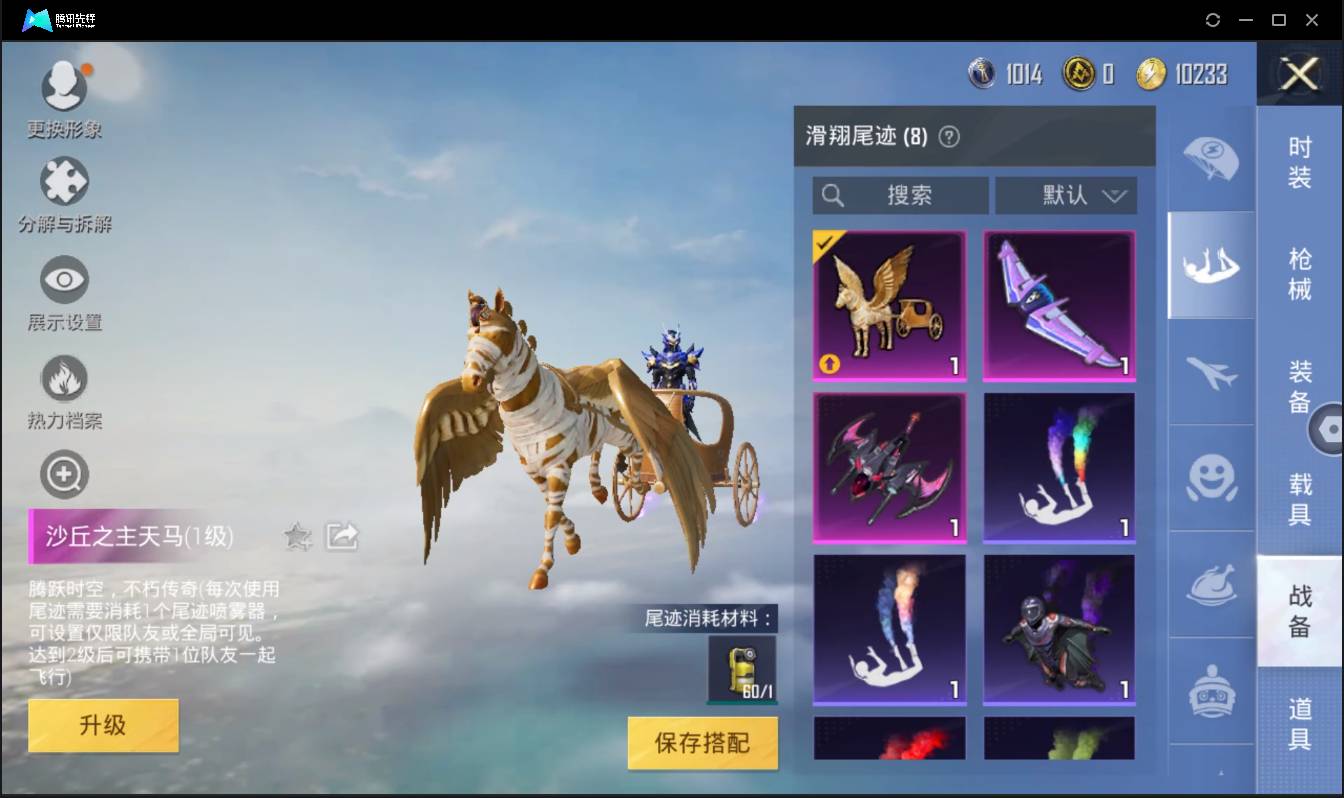Open 更换形象 avatar change icon
This screenshot has height=798, width=1344.
point(64,86)
